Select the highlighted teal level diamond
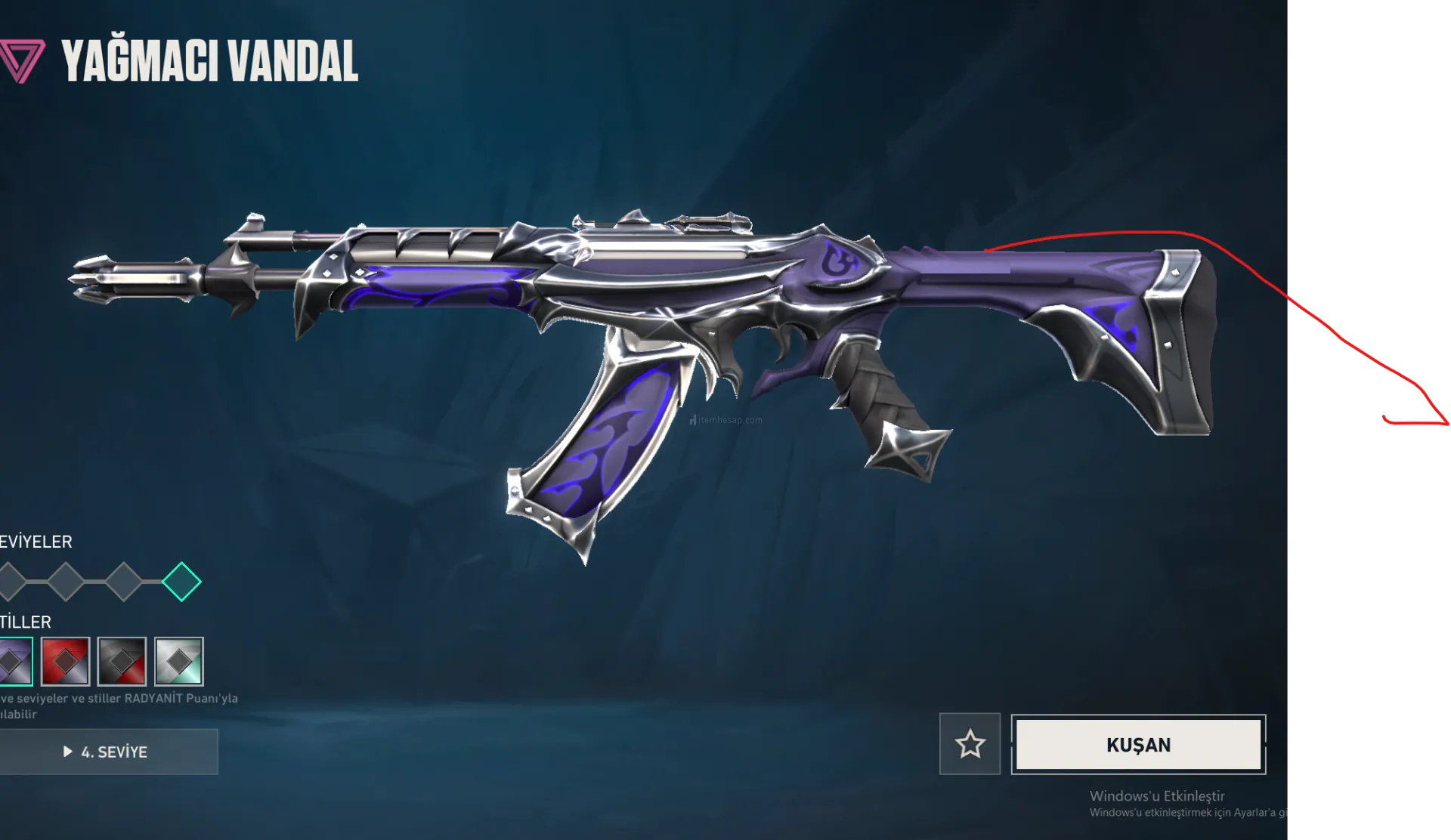The width and height of the screenshot is (1451, 840). tap(181, 582)
